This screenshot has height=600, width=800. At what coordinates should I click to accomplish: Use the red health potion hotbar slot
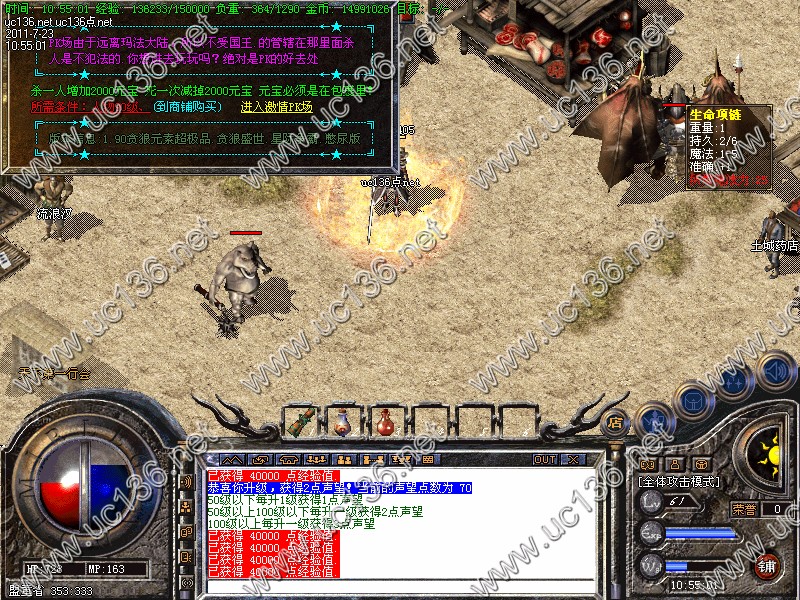coord(384,421)
